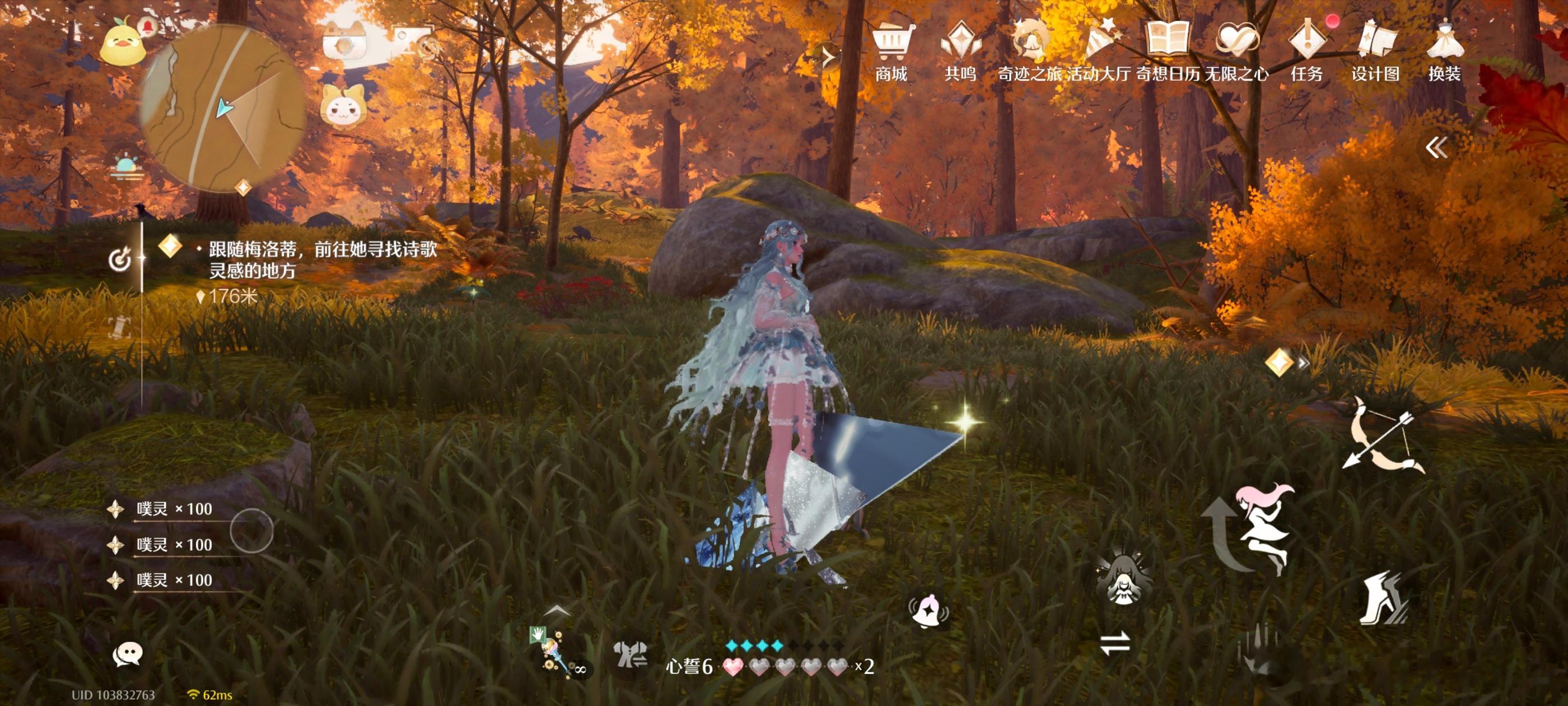Select the tracked quest about 梅洛蒂
Image resolution: width=1568 pixels, height=706 pixels.
click(323, 259)
